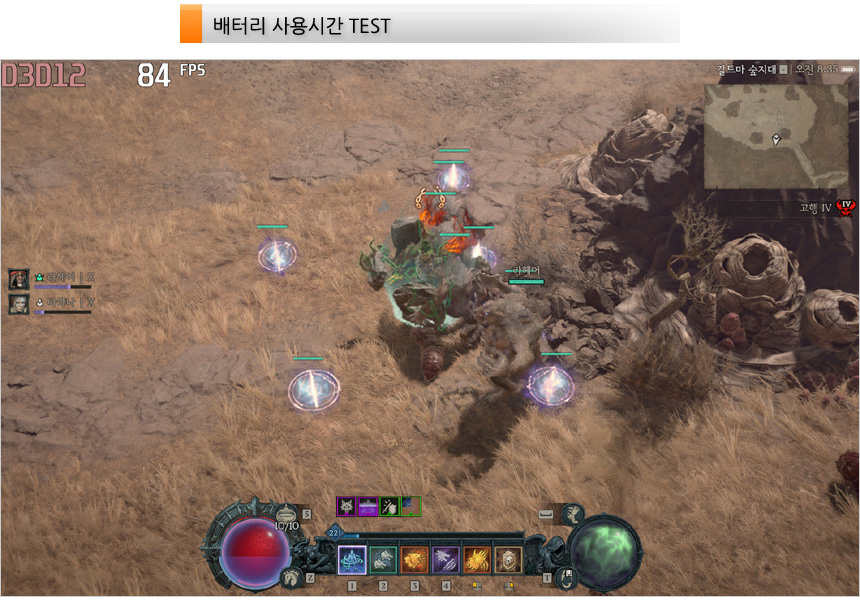Image resolution: width=860 pixels, height=601 pixels.
Task: Inspect the purple bar buff icon
Action: pos(368,506)
